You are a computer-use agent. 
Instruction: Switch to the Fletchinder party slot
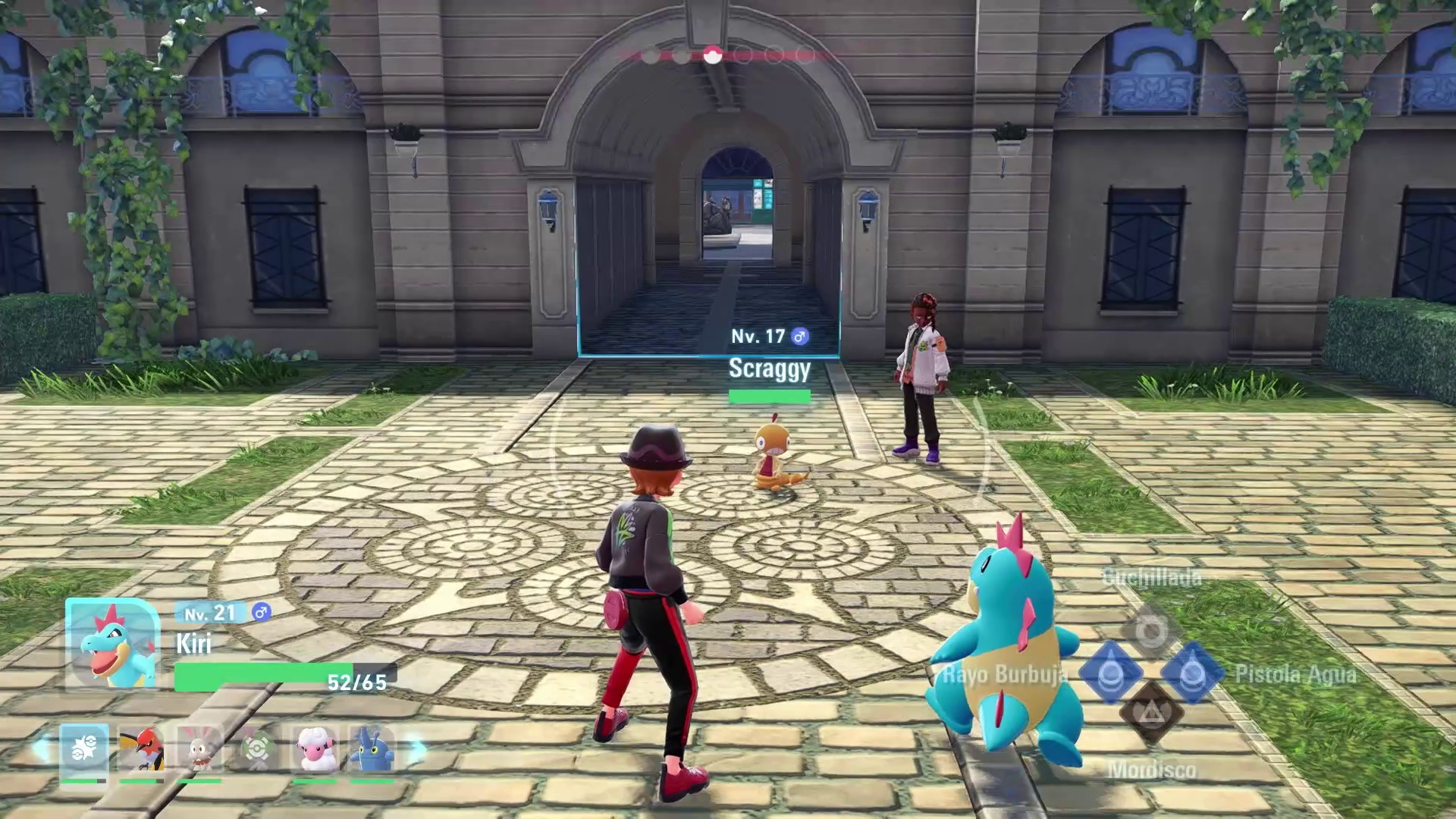142,749
